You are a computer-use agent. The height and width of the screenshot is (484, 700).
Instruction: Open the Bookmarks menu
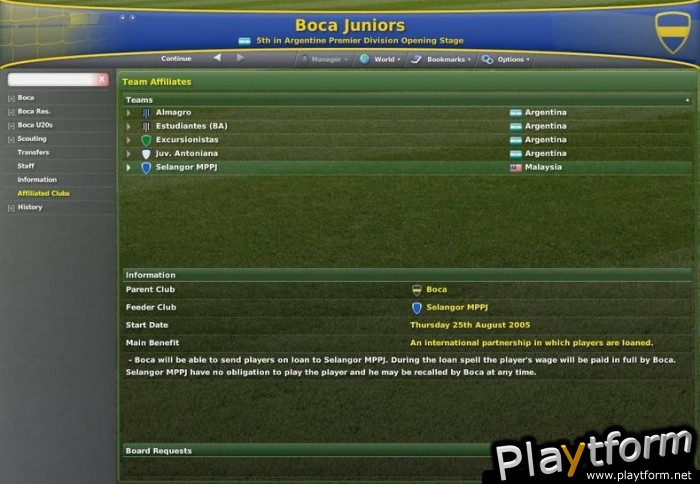[x=440, y=59]
